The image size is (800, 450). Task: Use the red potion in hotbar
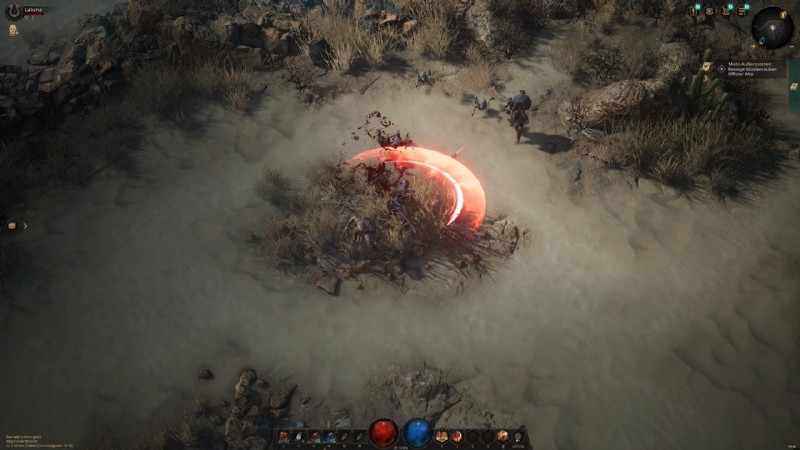pos(384,433)
